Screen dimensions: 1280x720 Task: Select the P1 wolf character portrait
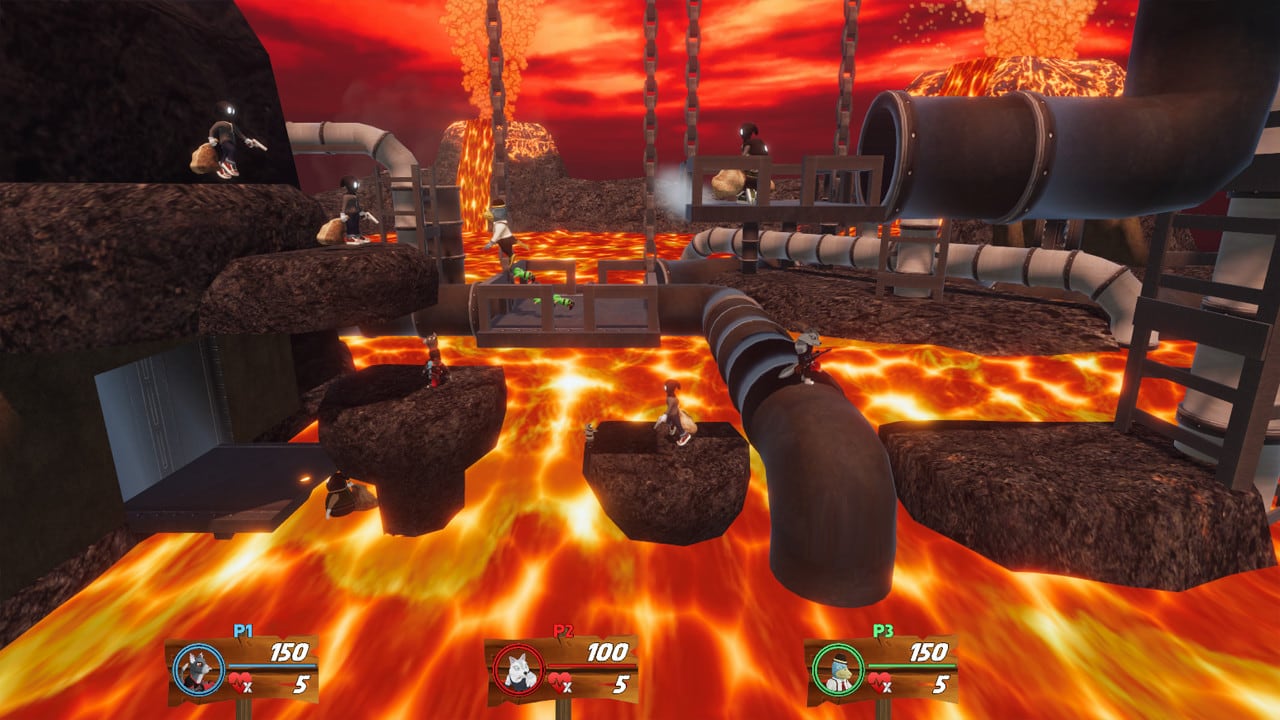pos(198,669)
